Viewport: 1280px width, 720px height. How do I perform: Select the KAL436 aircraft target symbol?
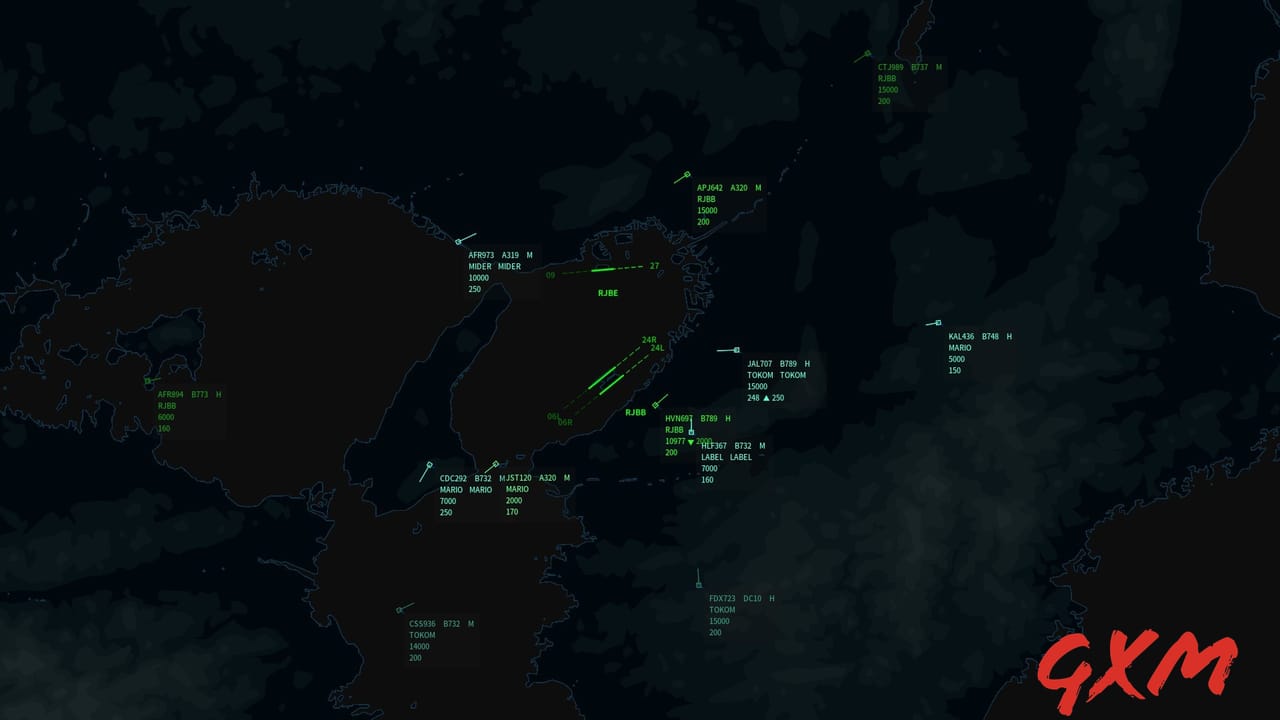point(937,325)
